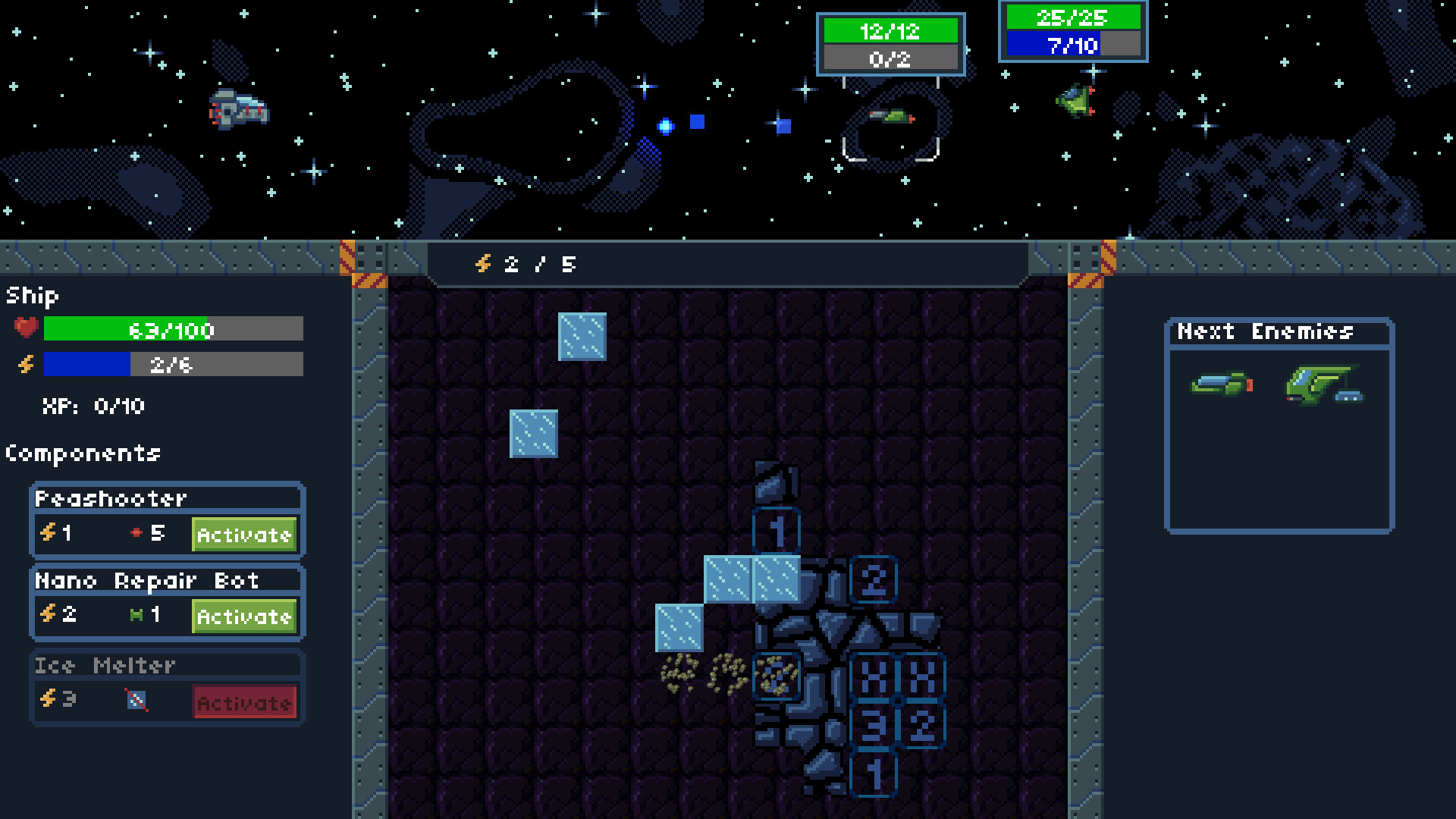Viewport: 1456px width, 819px height.
Task: Activate the Peashooter weapon
Action: (x=244, y=535)
